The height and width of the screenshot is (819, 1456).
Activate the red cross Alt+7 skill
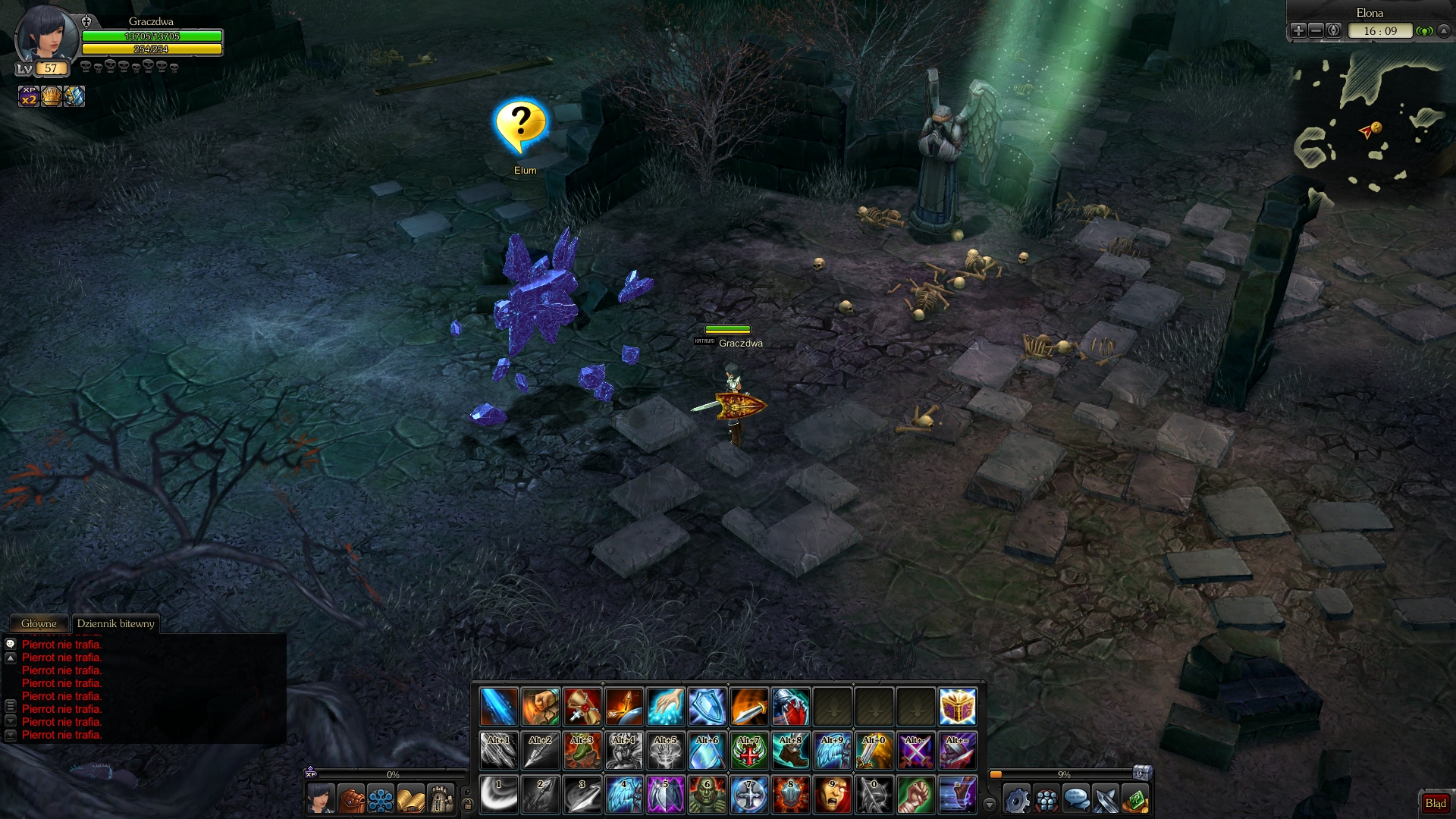[748, 751]
